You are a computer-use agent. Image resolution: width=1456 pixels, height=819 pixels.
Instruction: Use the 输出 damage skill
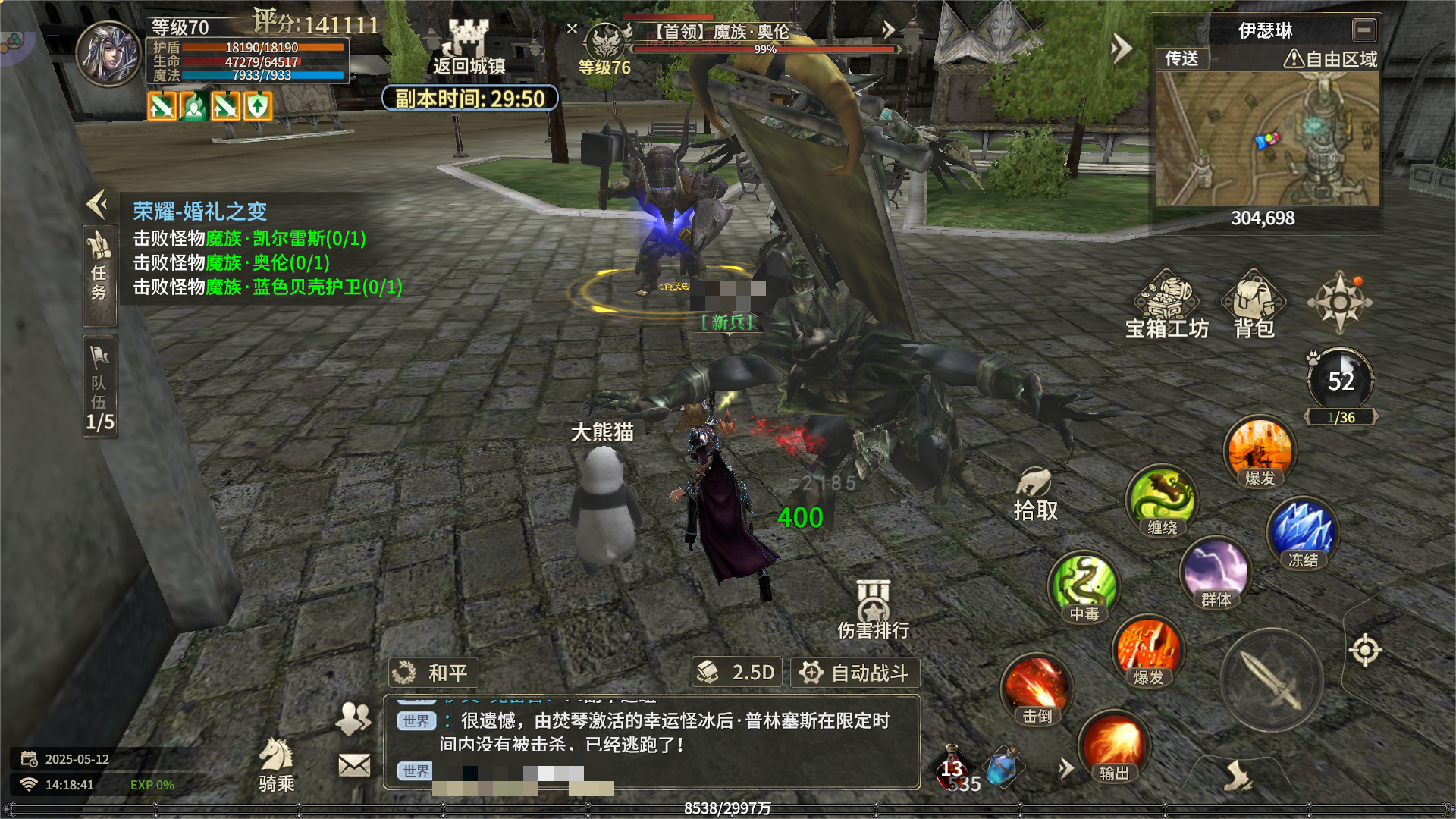click(1114, 746)
